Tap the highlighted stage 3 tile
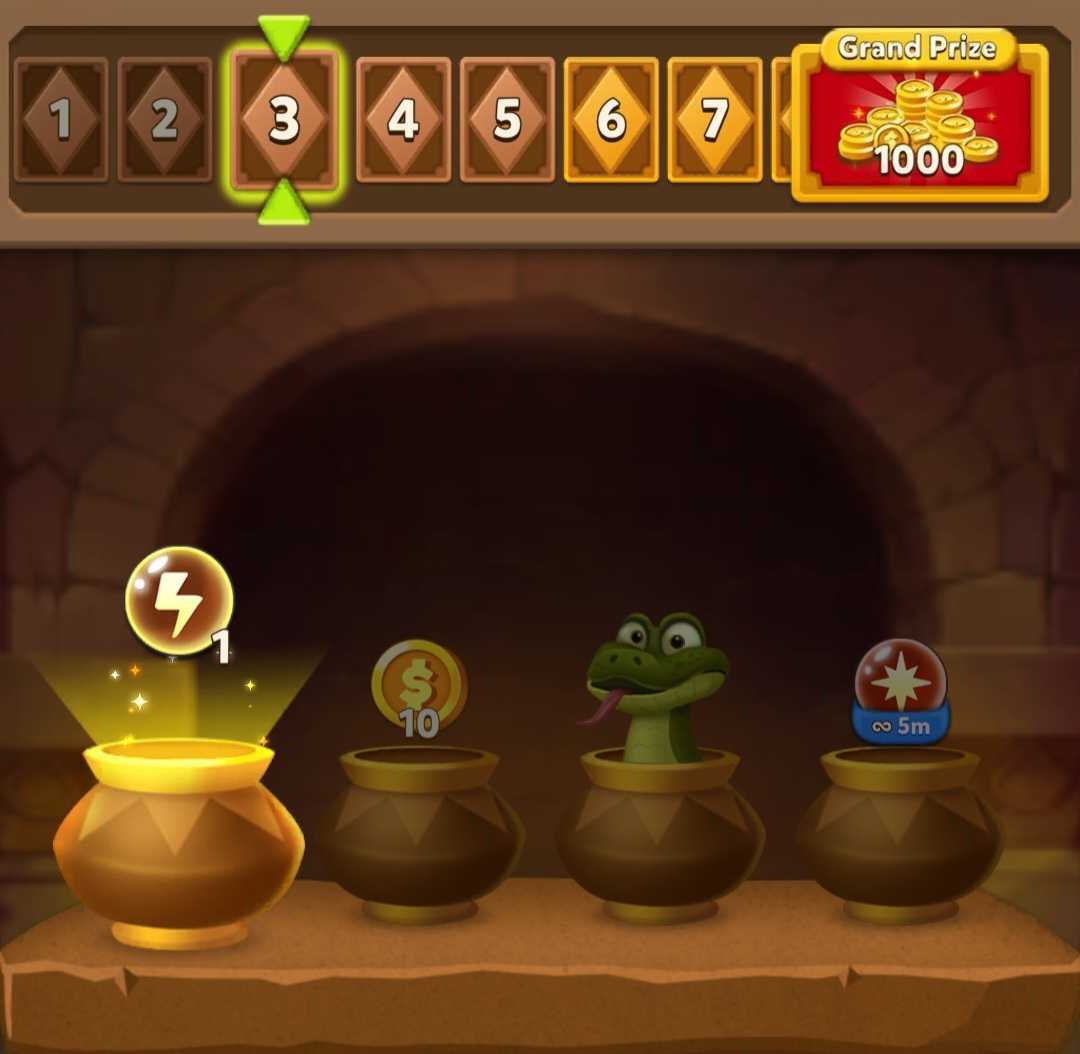 coord(285,120)
